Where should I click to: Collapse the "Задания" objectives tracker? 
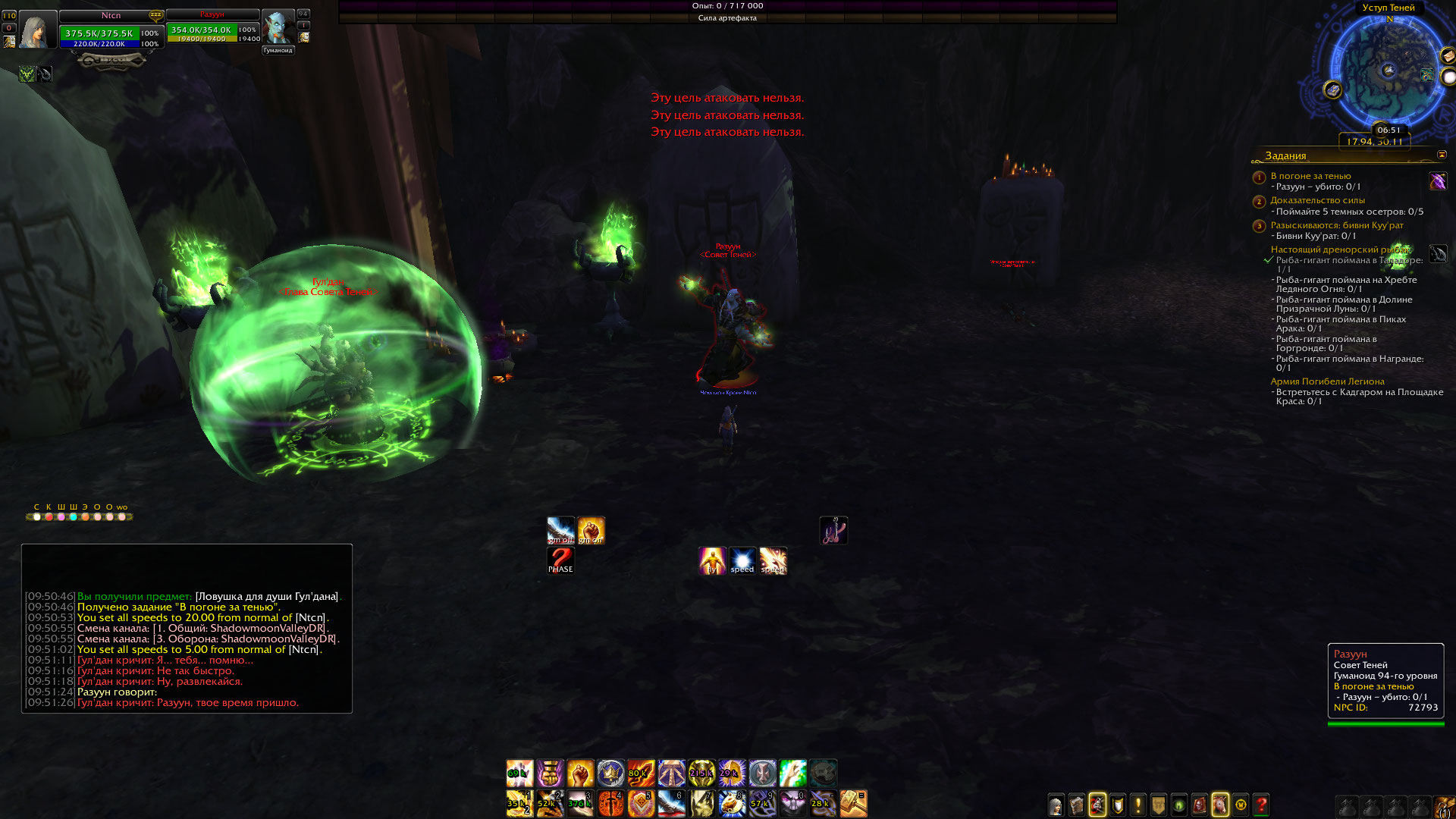click(x=1442, y=155)
